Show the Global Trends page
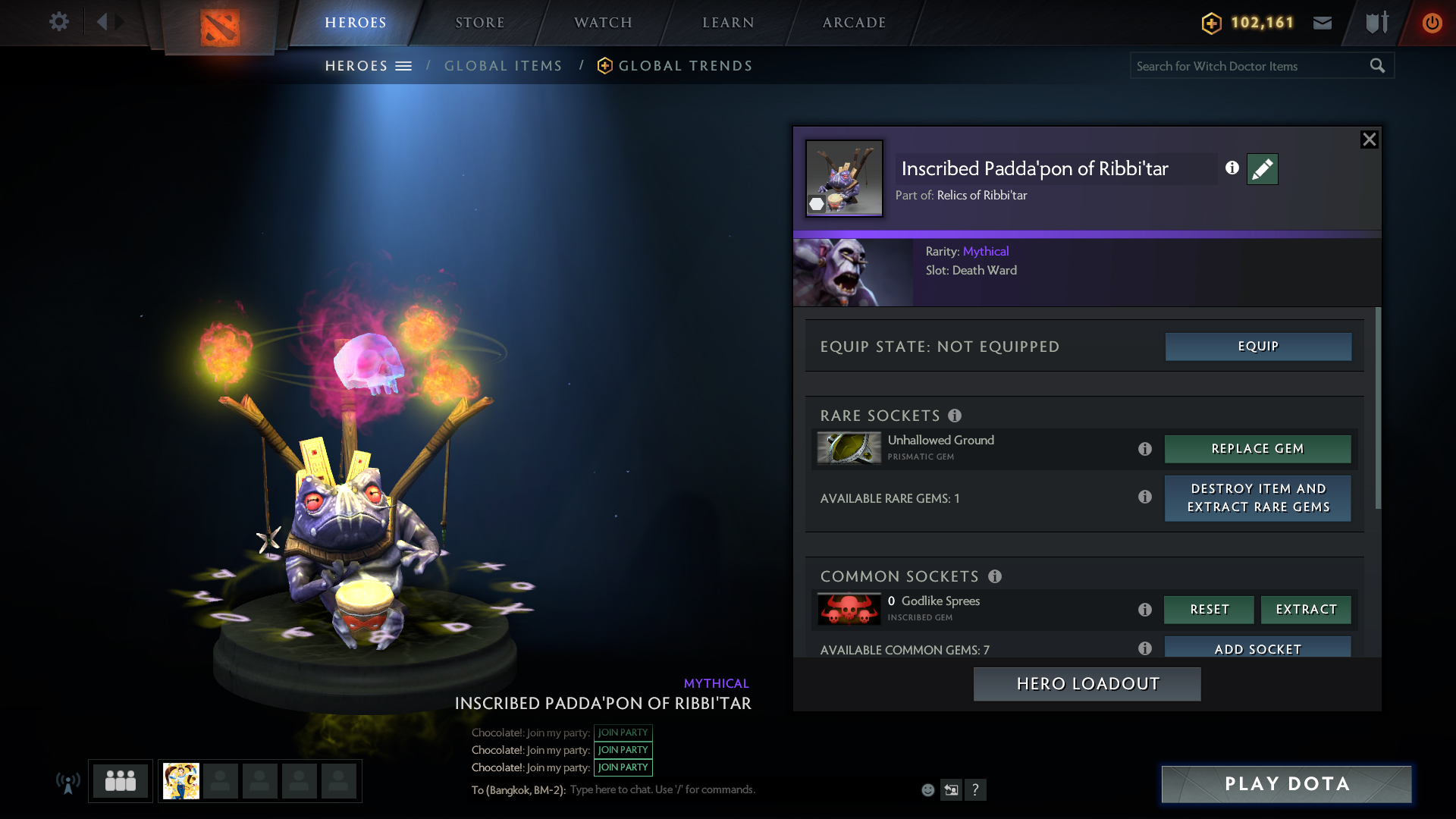Screen dimensions: 1456x819 tap(685, 66)
